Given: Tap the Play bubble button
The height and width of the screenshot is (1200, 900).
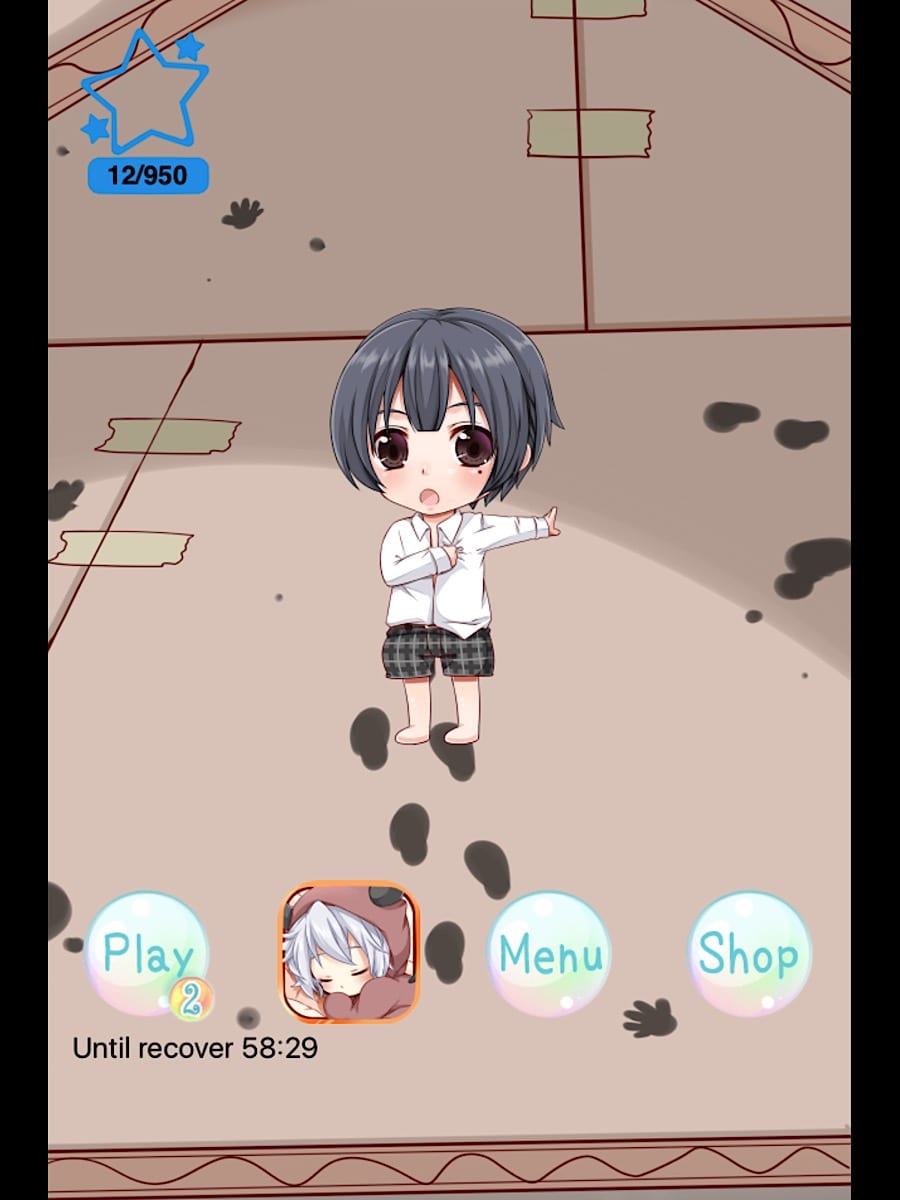Looking at the screenshot, I should 146,954.
